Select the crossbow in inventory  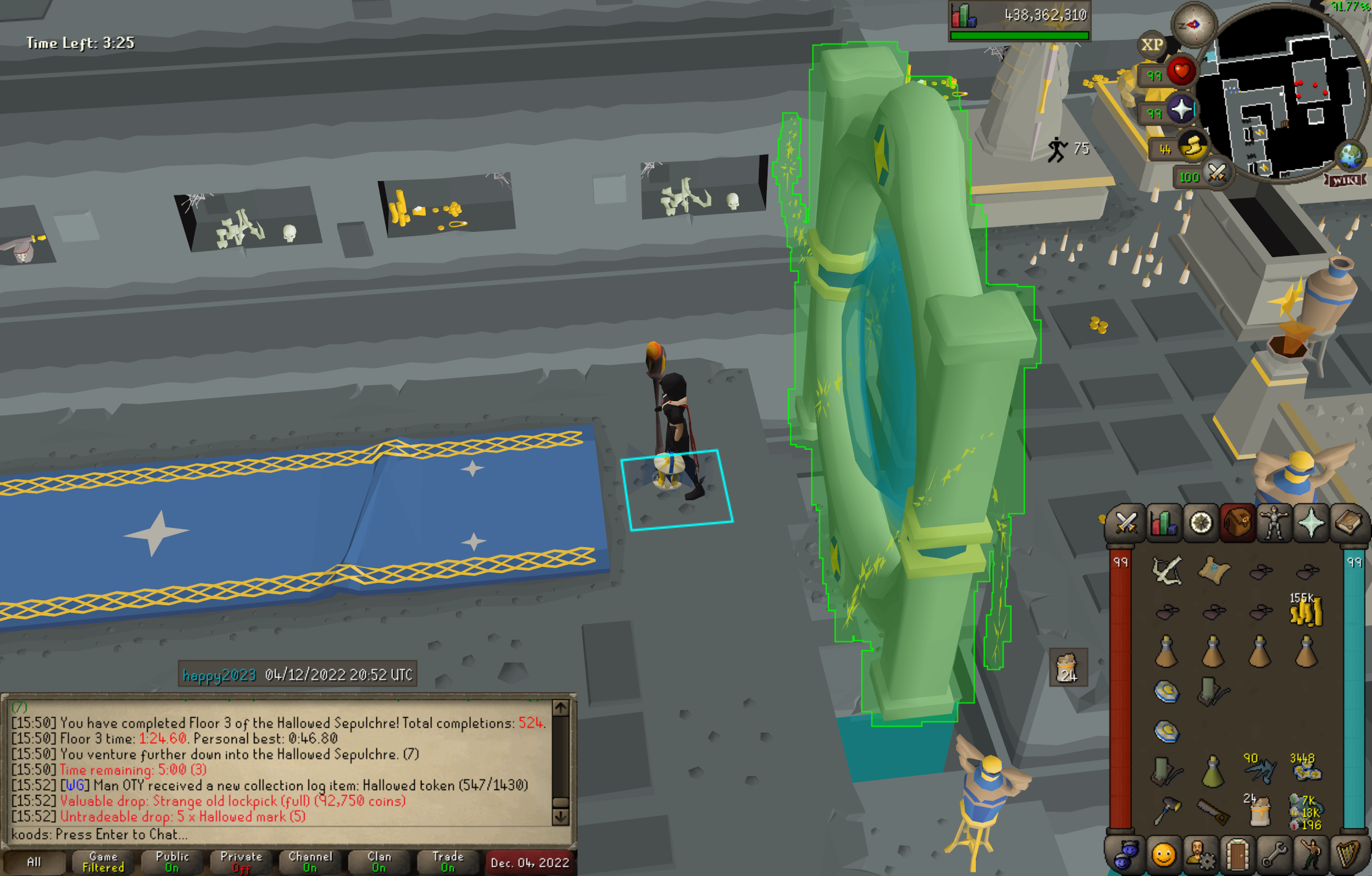1167,571
